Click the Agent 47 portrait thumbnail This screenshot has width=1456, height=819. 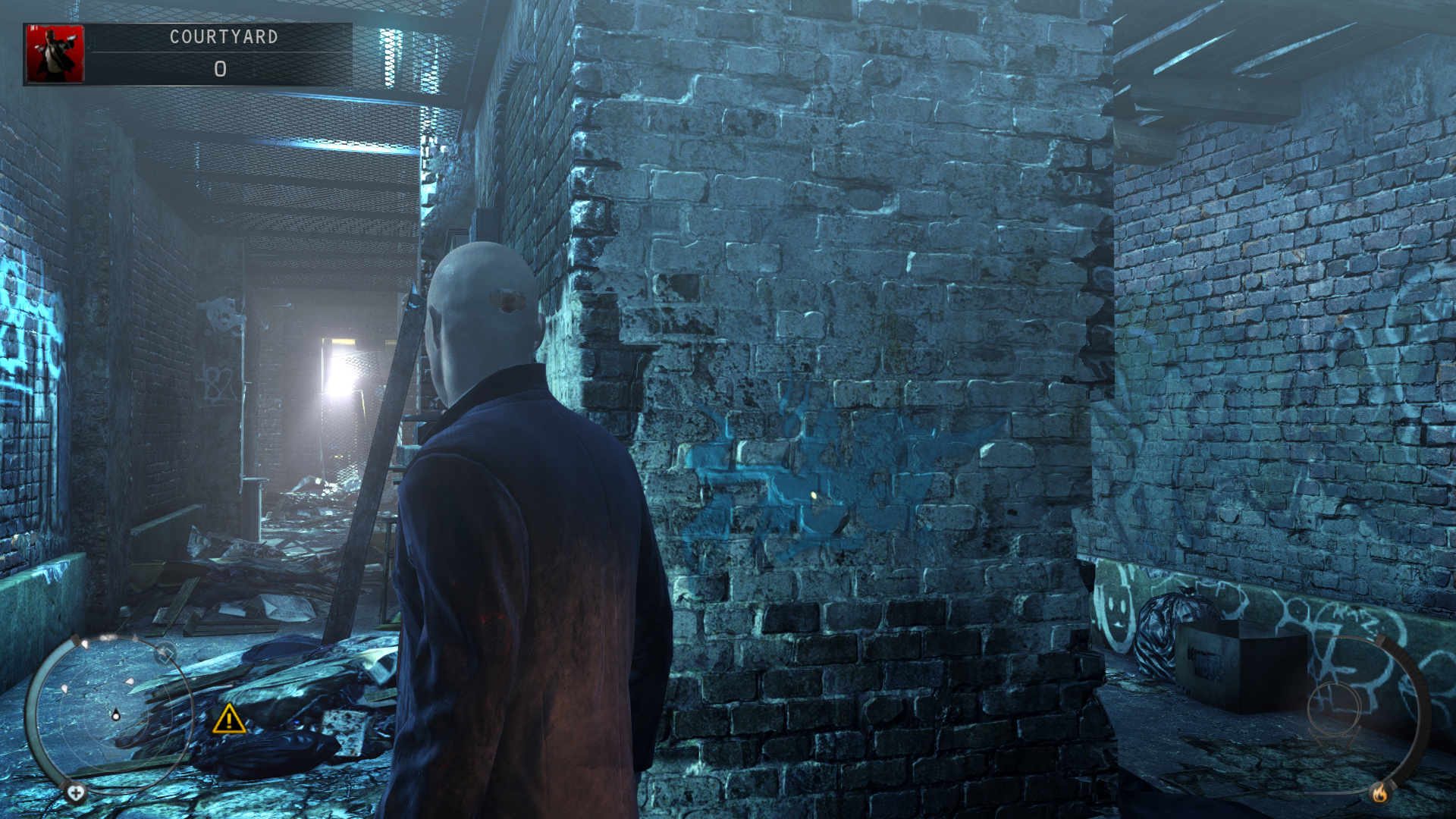click(x=55, y=54)
